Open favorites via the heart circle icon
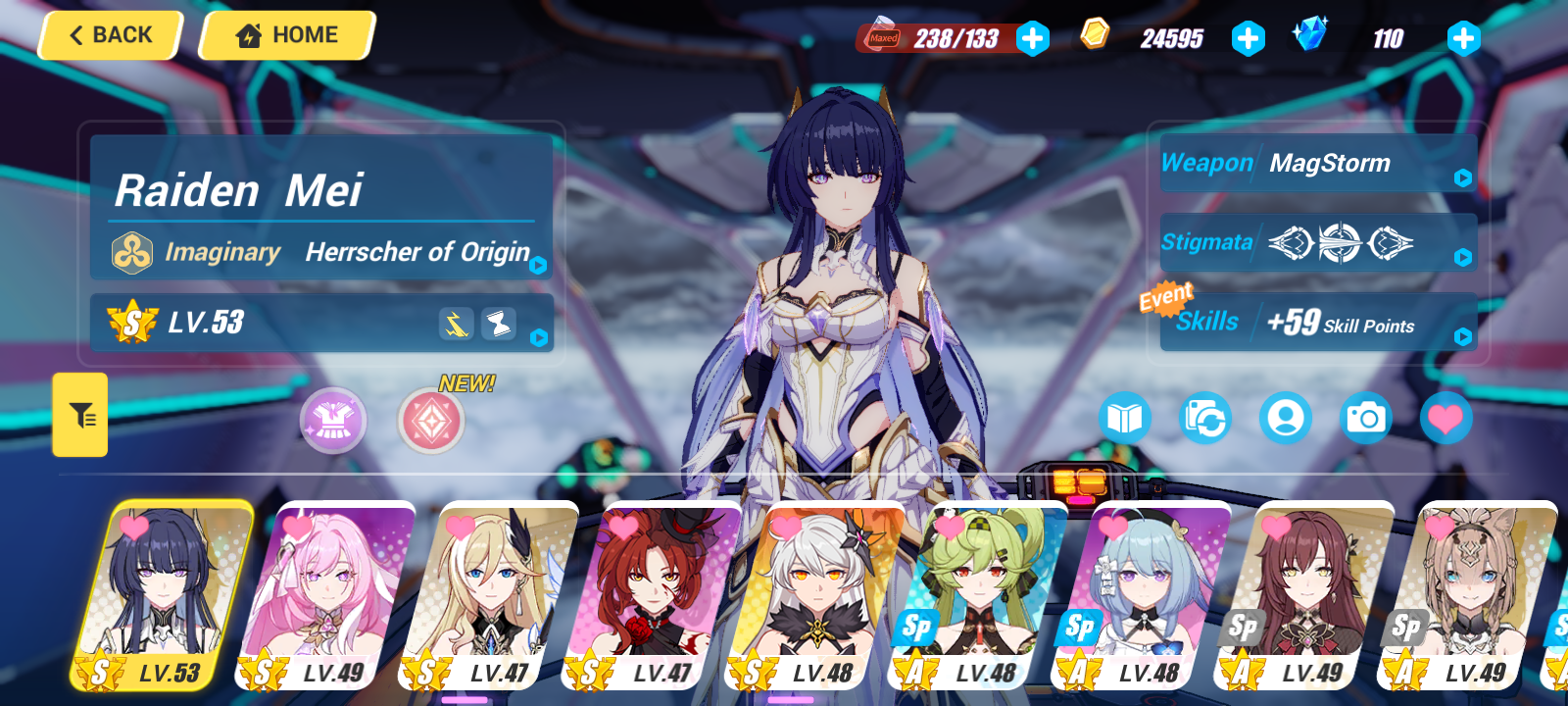1568x706 pixels. (x=1445, y=417)
